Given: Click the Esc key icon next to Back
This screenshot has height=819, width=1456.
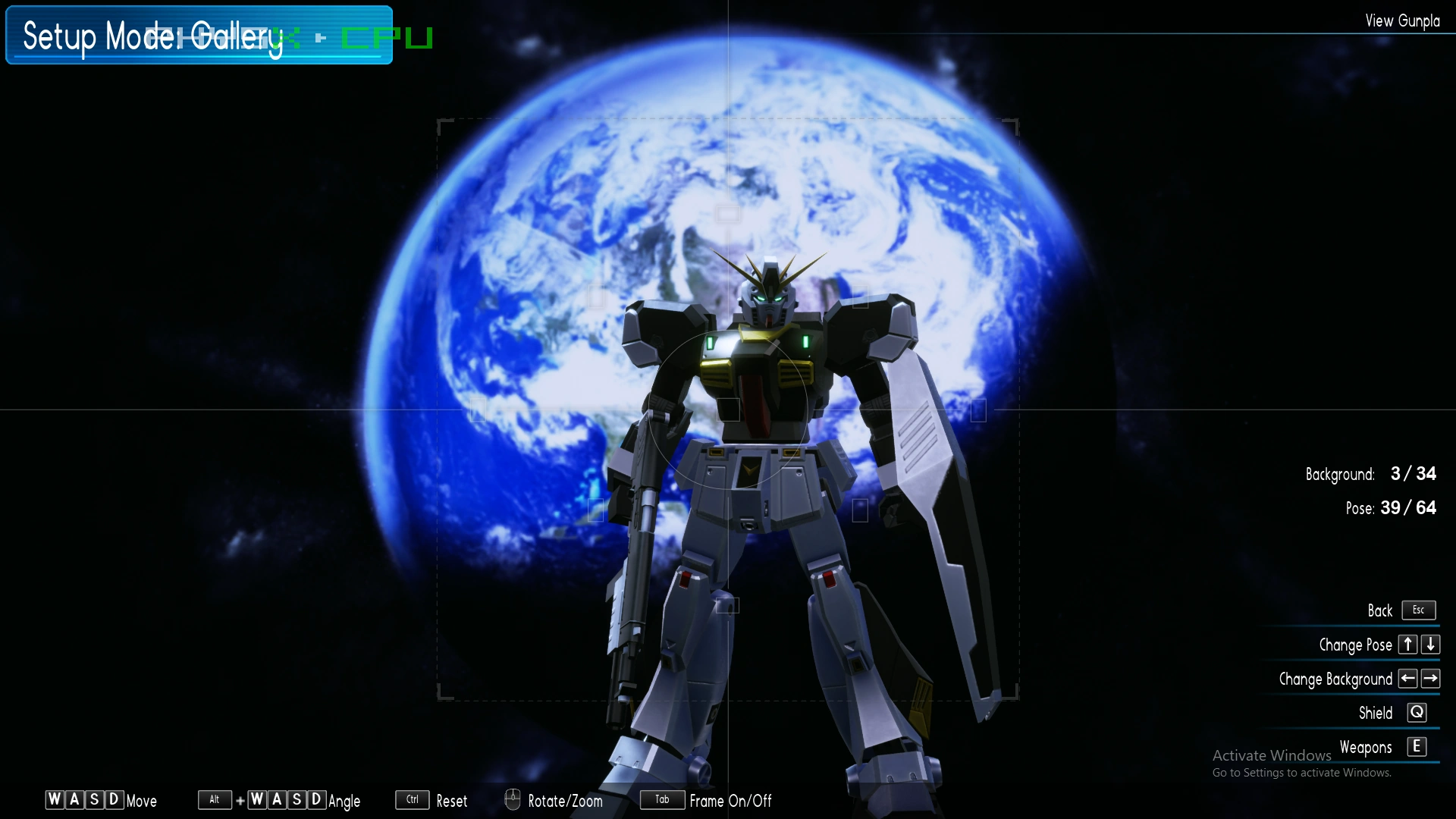Looking at the screenshot, I should pos(1418,610).
